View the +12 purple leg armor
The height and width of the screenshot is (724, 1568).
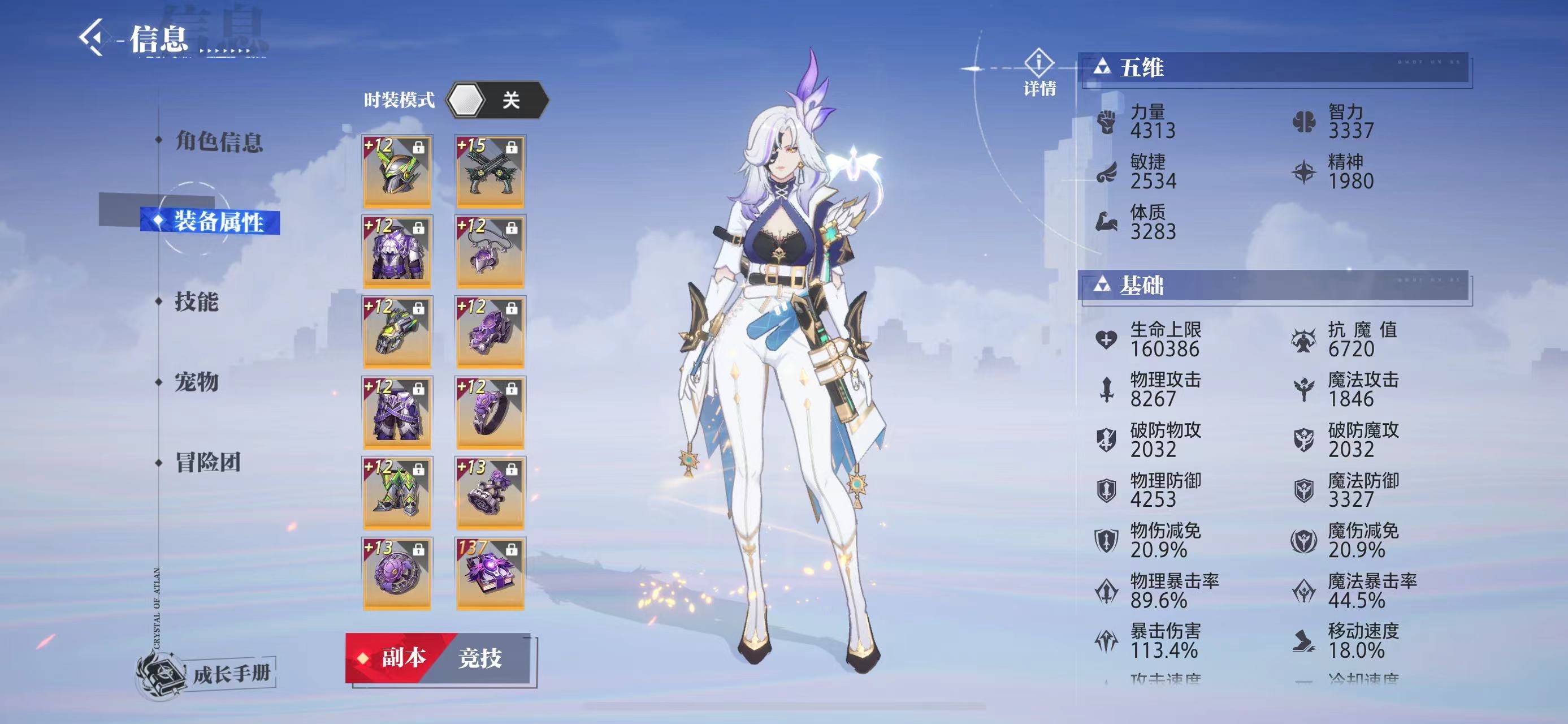(x=397, y=412)
